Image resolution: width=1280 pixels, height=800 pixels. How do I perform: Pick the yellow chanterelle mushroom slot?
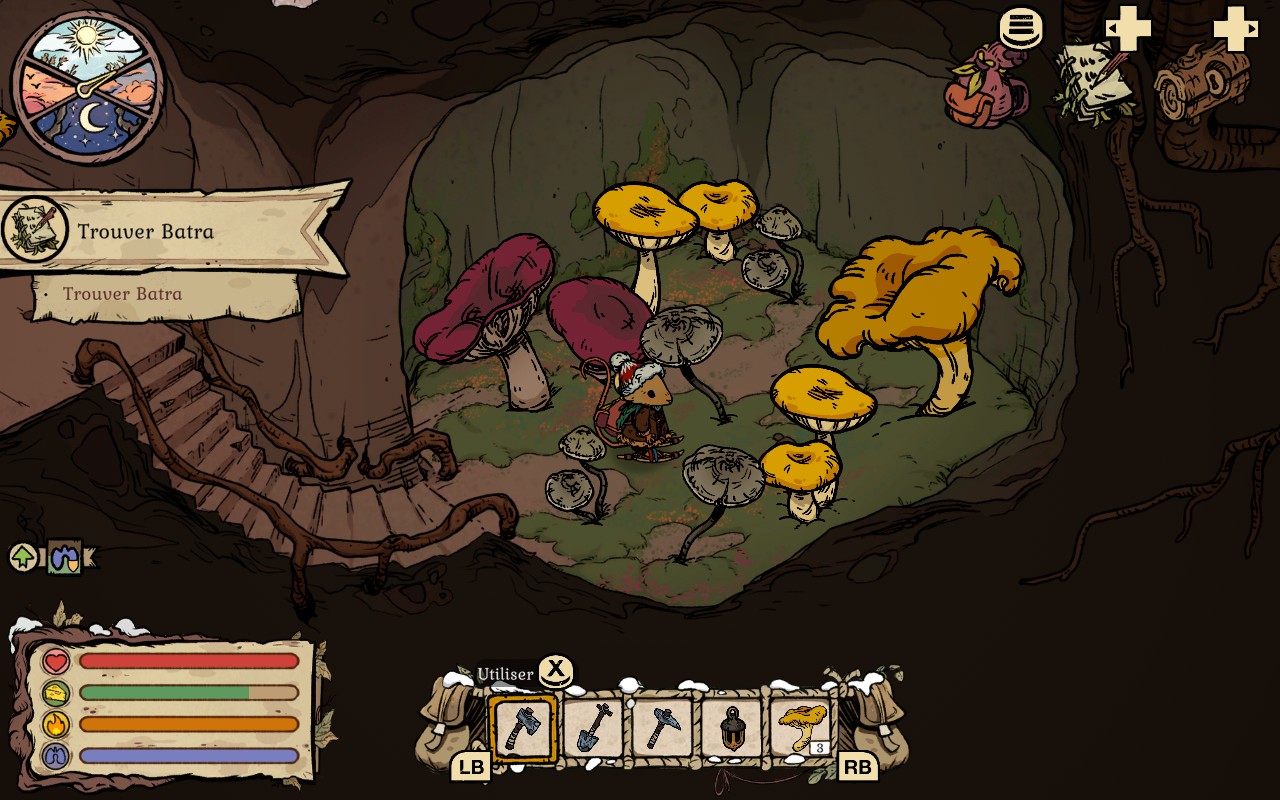pos(802,729)
